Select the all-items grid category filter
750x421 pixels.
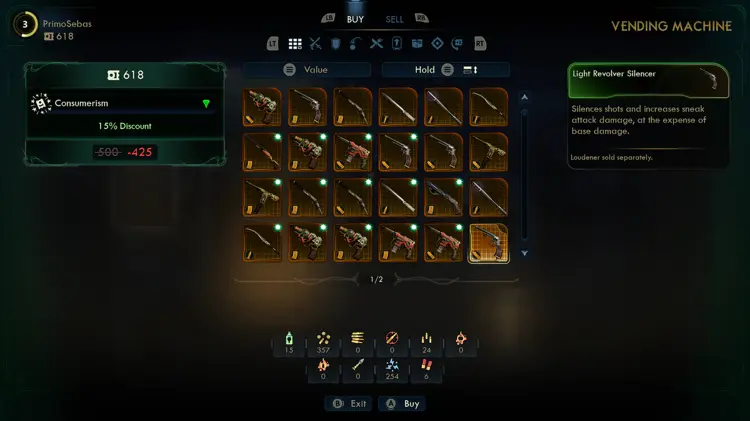pyautogui.click(x=295, y=44)
